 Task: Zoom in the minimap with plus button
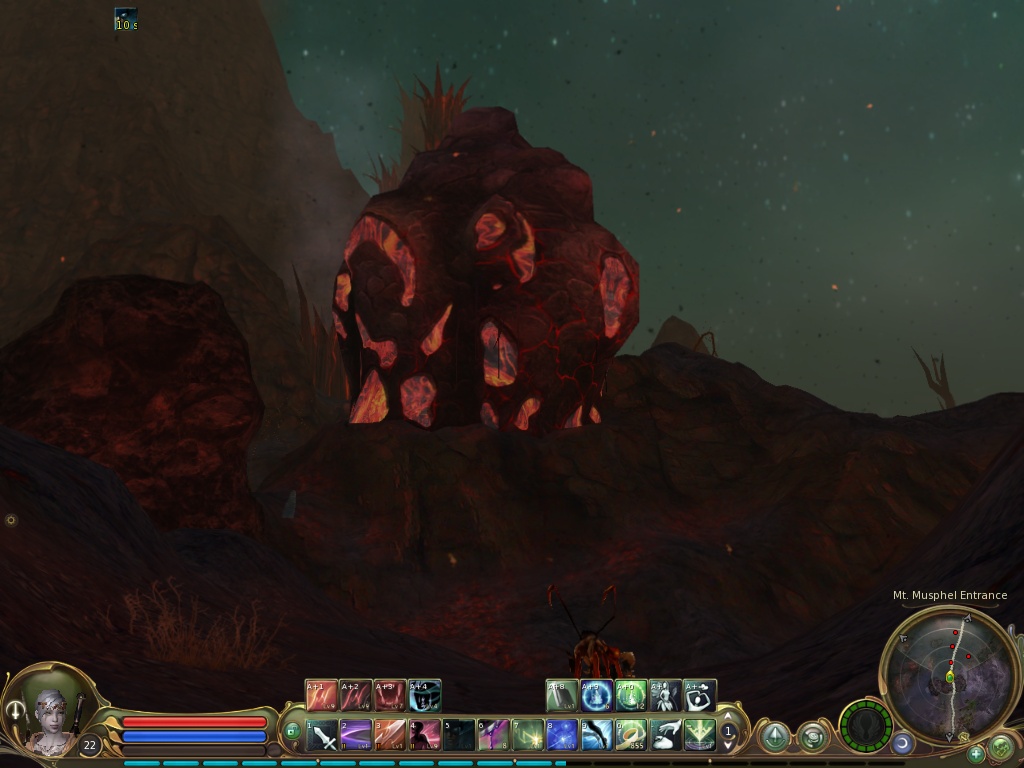pos(976,754)
